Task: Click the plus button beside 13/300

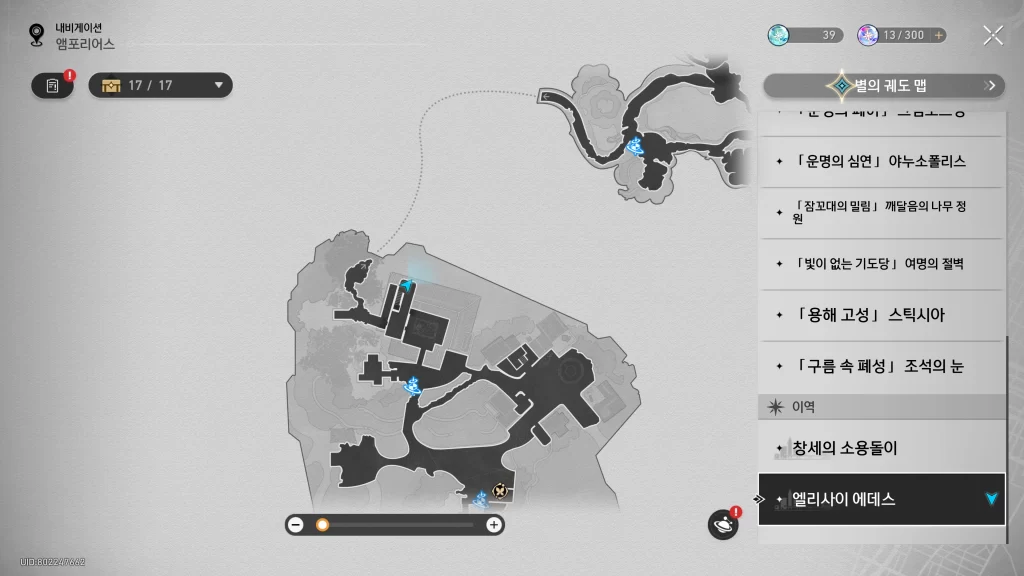Action: click(x=938, y=36)
